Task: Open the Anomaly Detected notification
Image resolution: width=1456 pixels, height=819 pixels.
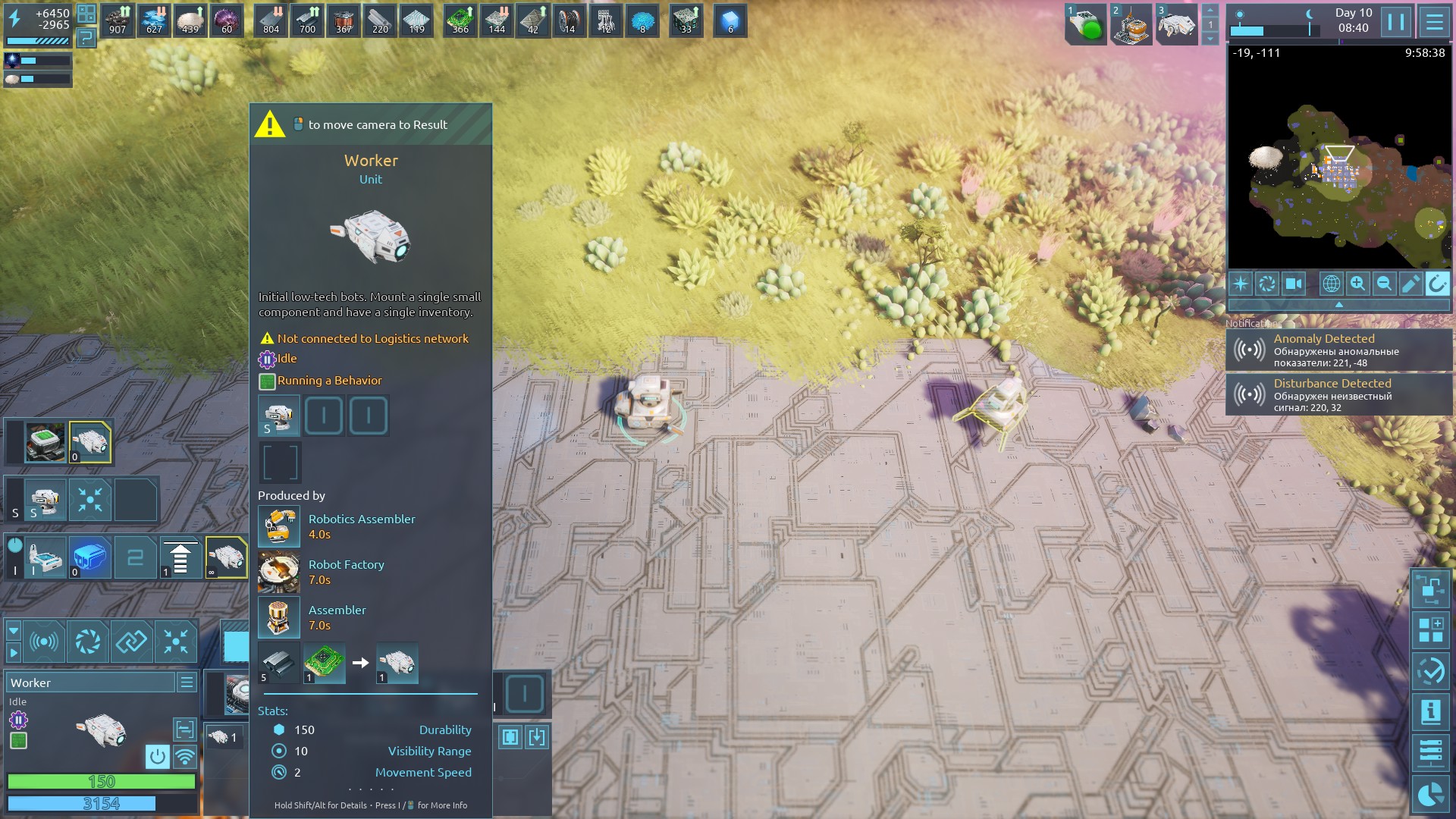Action: coord(1338,350)
